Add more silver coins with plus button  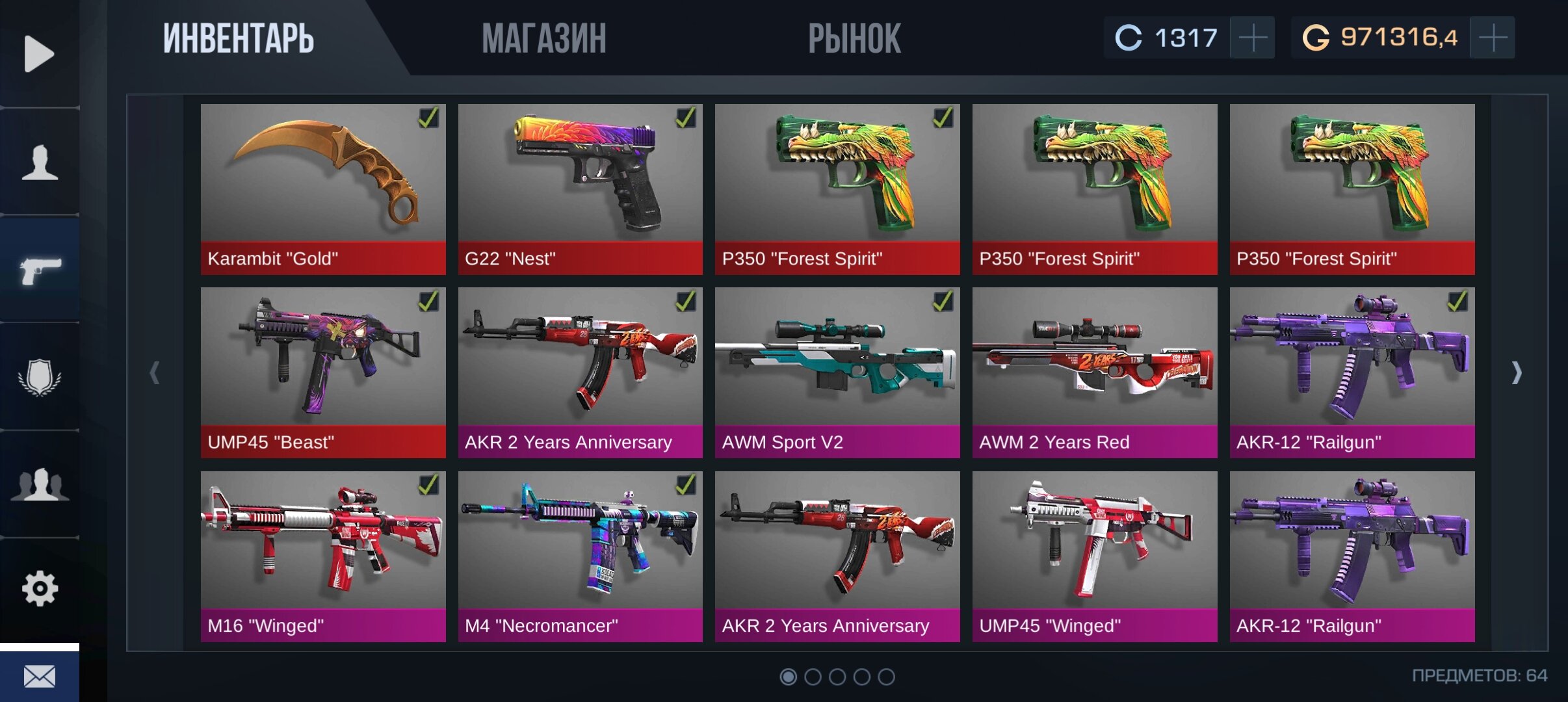[1252, 38]
